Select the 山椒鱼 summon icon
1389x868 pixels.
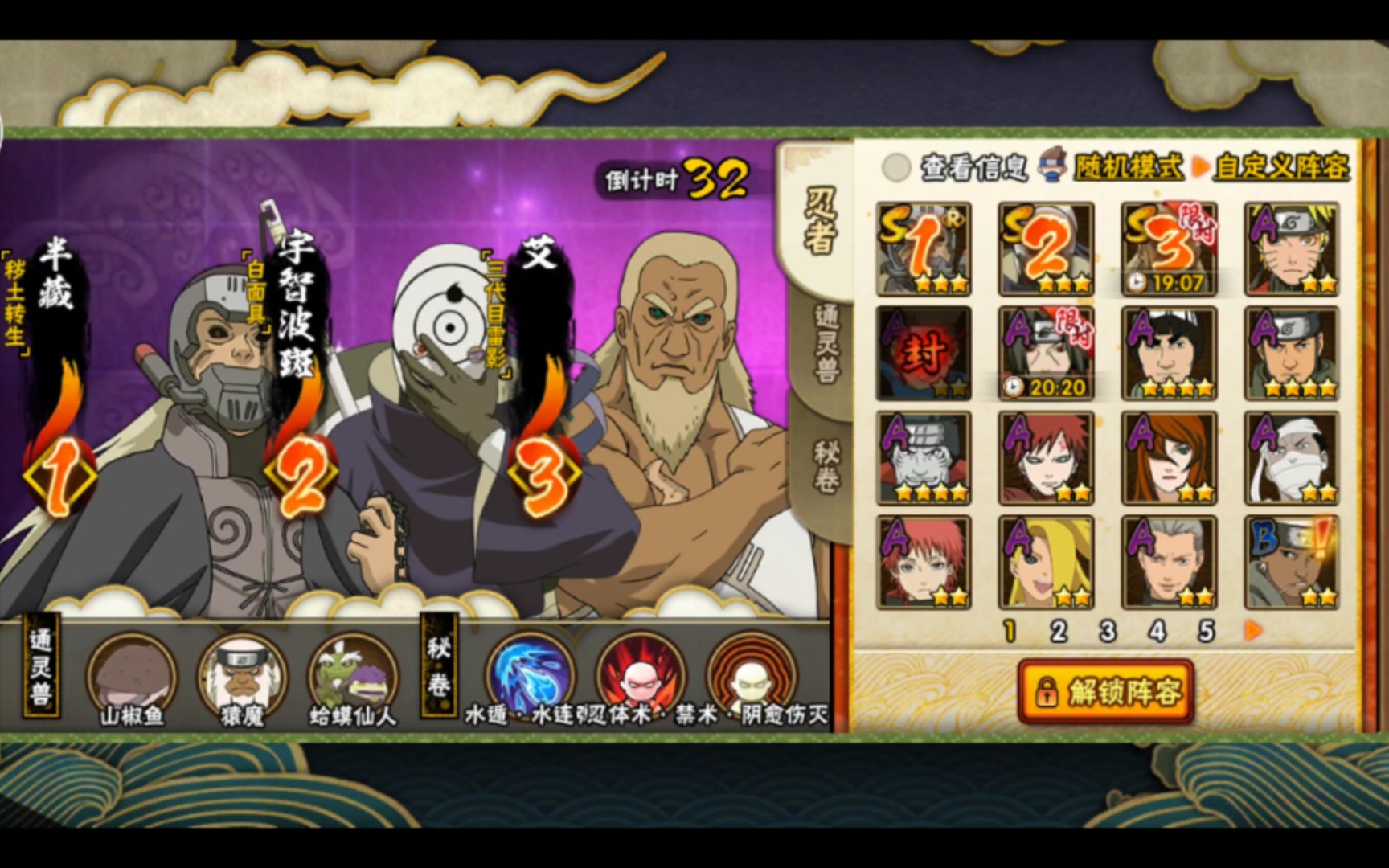tap(131, 674)
